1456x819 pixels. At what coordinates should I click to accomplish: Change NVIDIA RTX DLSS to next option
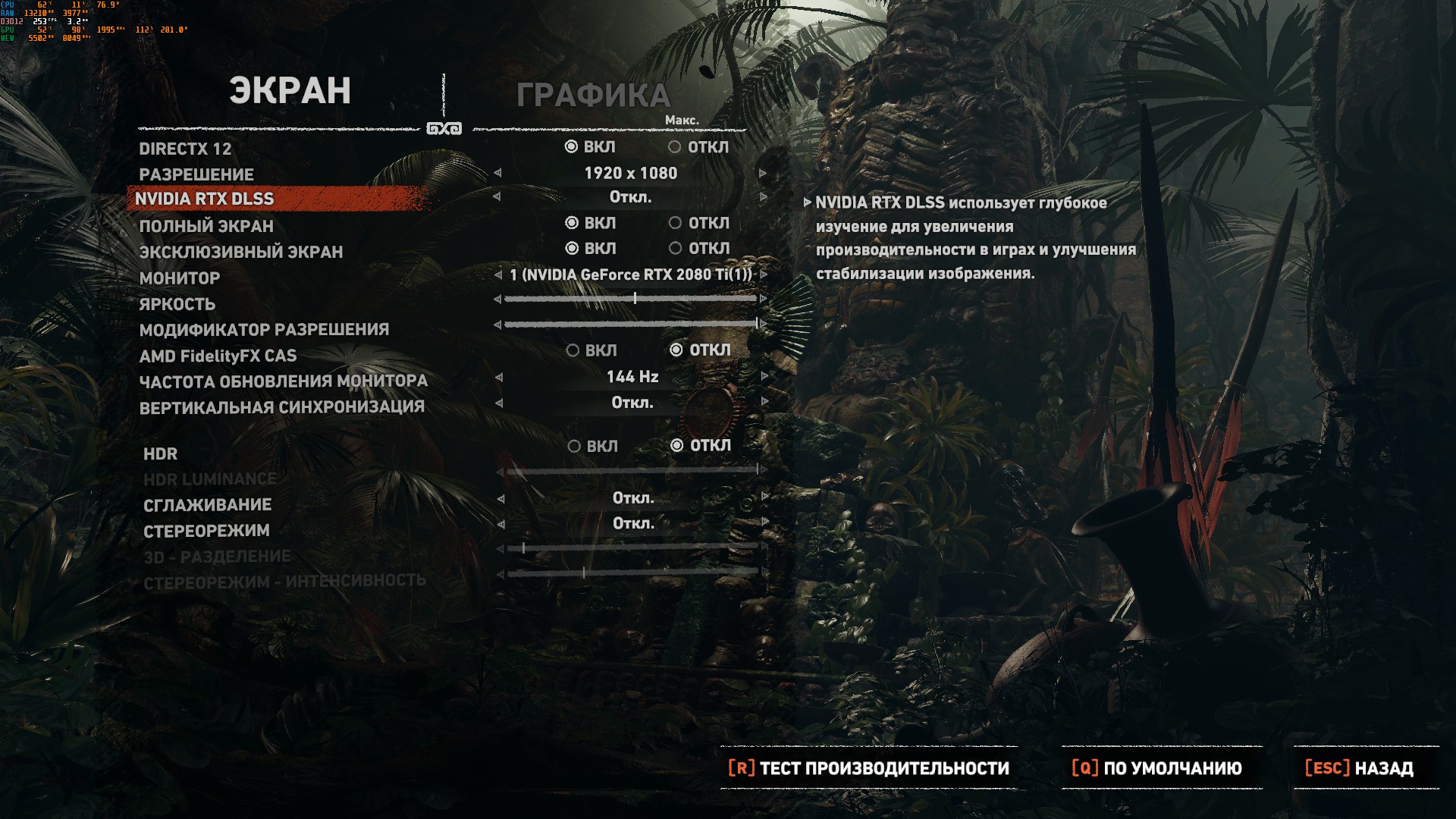[x=764, y=197]
